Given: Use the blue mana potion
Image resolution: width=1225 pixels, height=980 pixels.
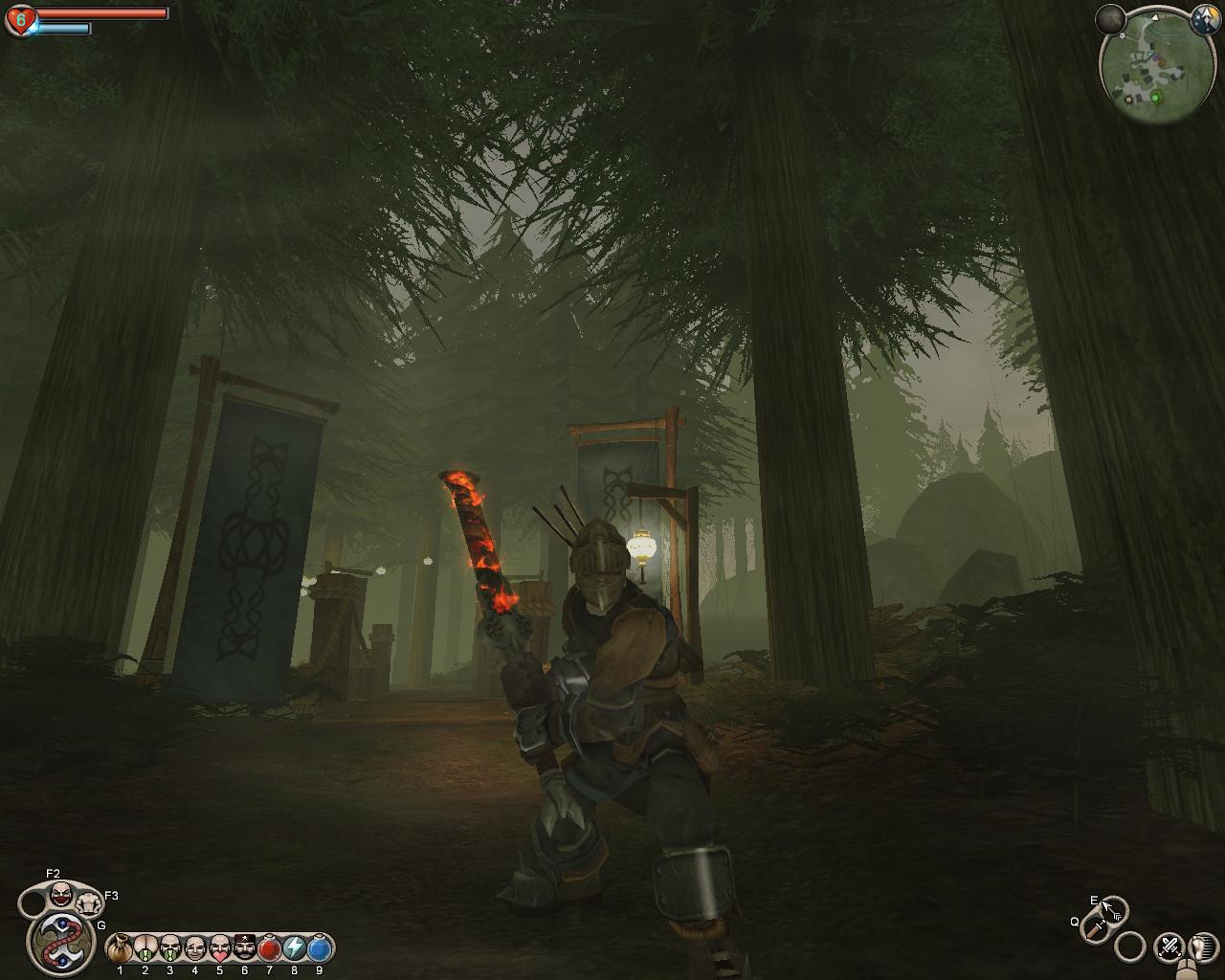Looking at the screenshot, I should 319,948.
